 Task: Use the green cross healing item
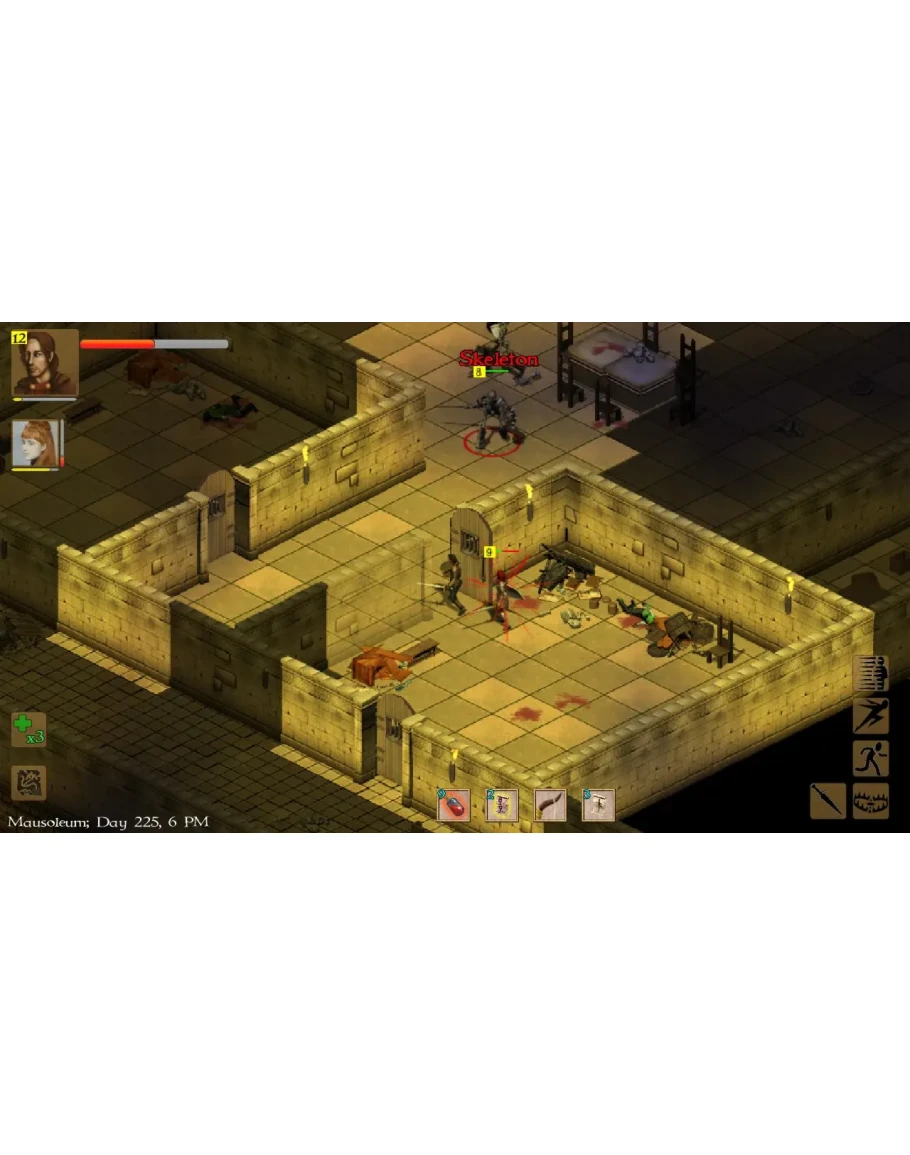(x=28, y=728)
